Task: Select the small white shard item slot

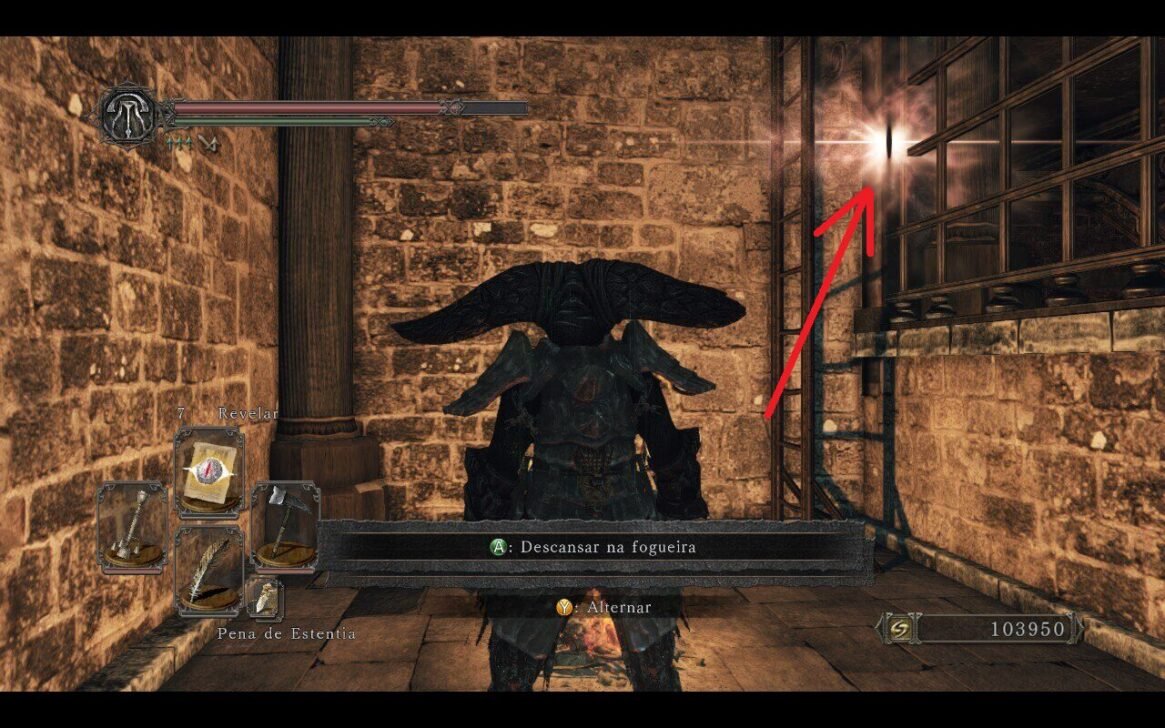Action: [266, 599]
